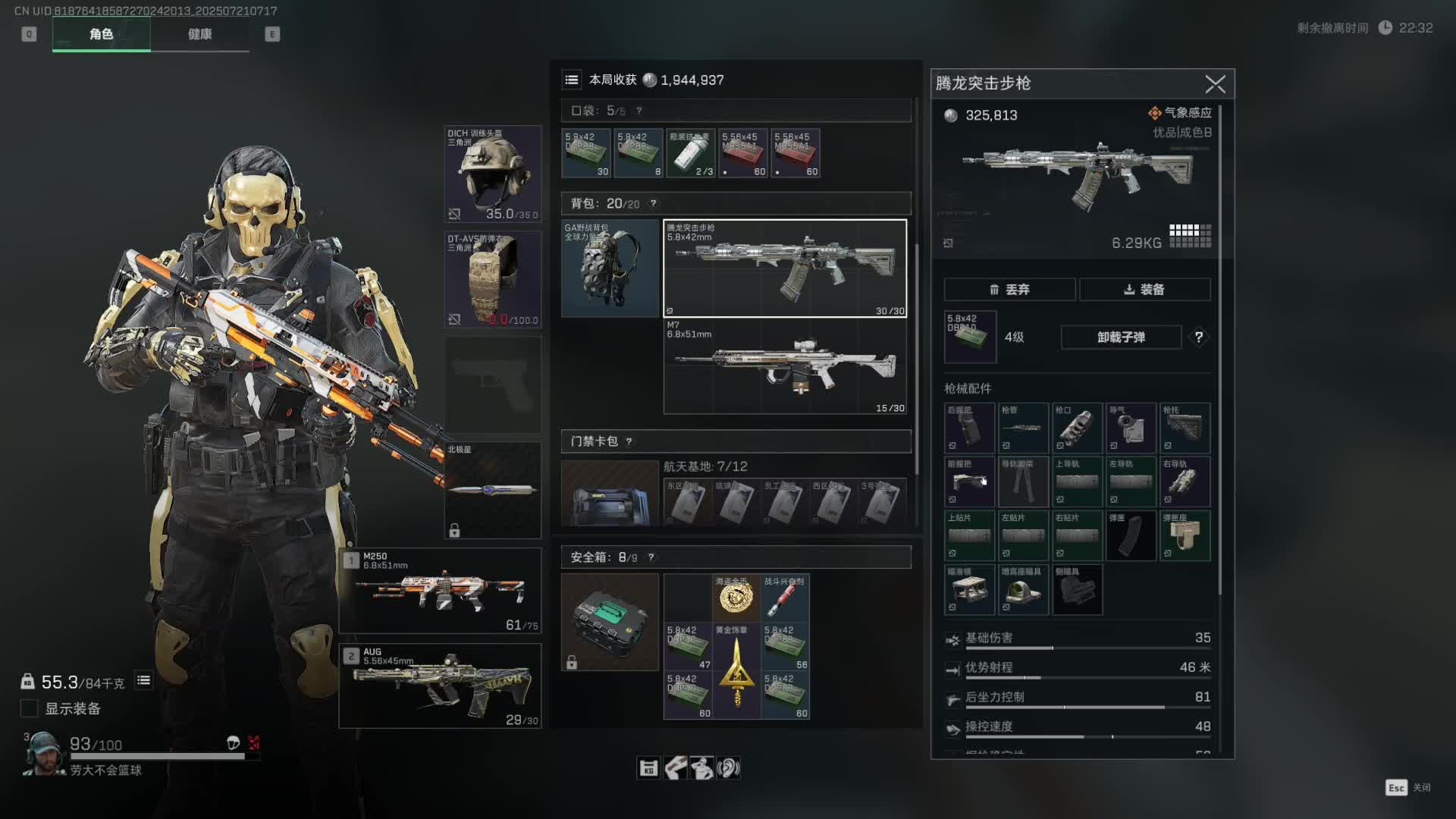Toggle the 显示装备 checkbox

(x=29, y=708)
